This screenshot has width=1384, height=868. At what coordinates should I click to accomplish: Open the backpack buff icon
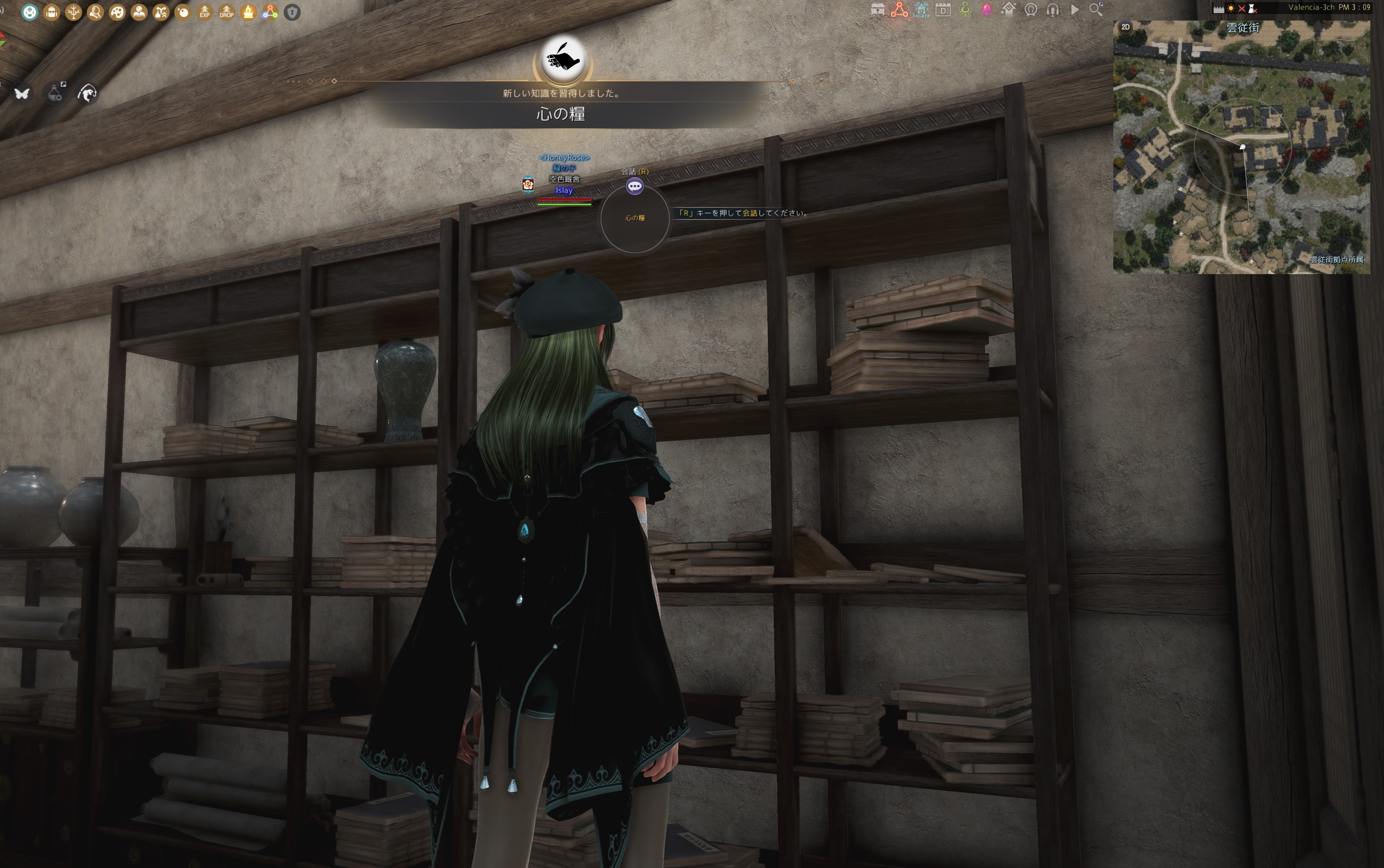pos(52,12)
